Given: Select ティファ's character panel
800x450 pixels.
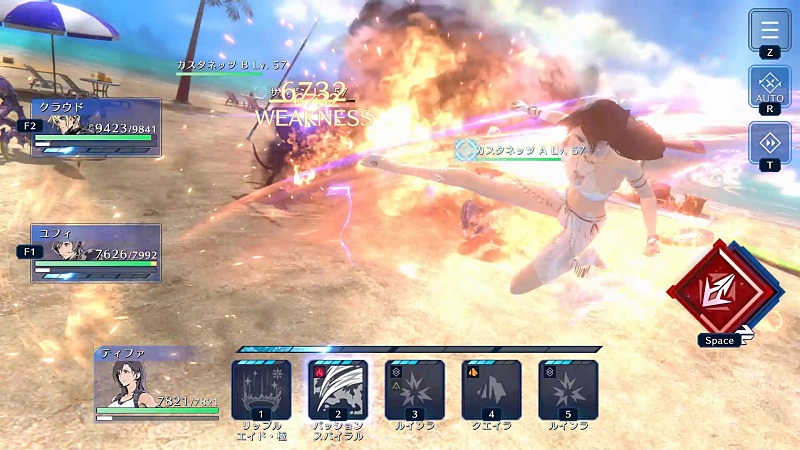Looking at the screenshot, I should pos(157,384).
